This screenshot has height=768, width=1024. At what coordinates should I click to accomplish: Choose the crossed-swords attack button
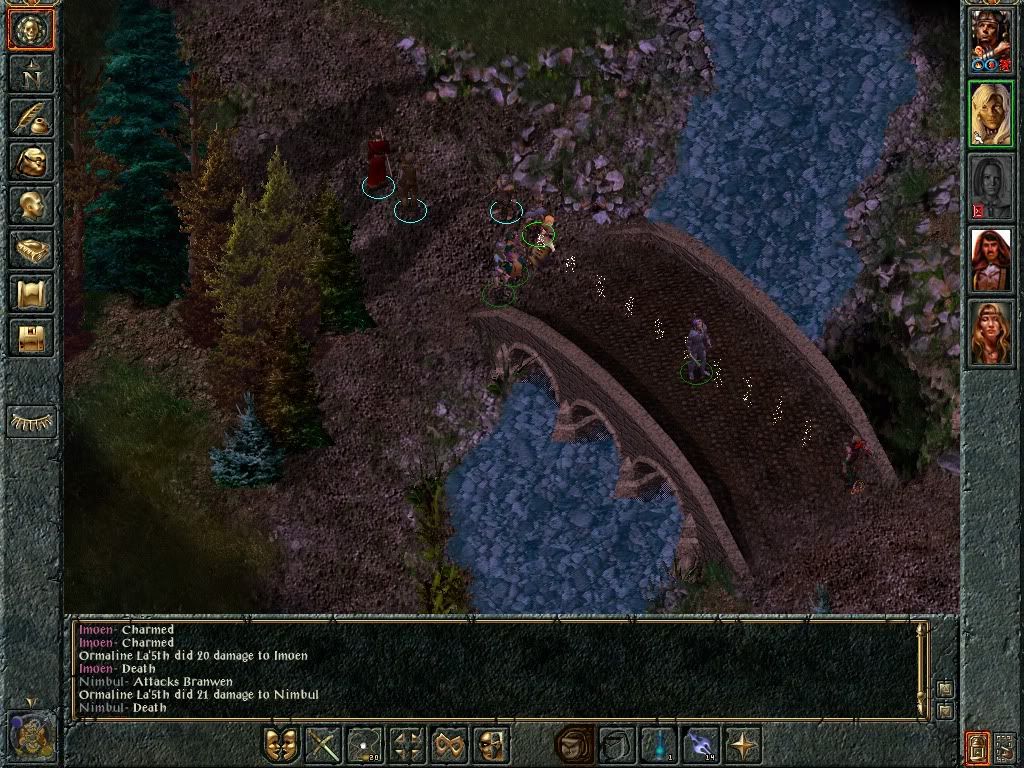pyautogui.click(x=323, y=745)
